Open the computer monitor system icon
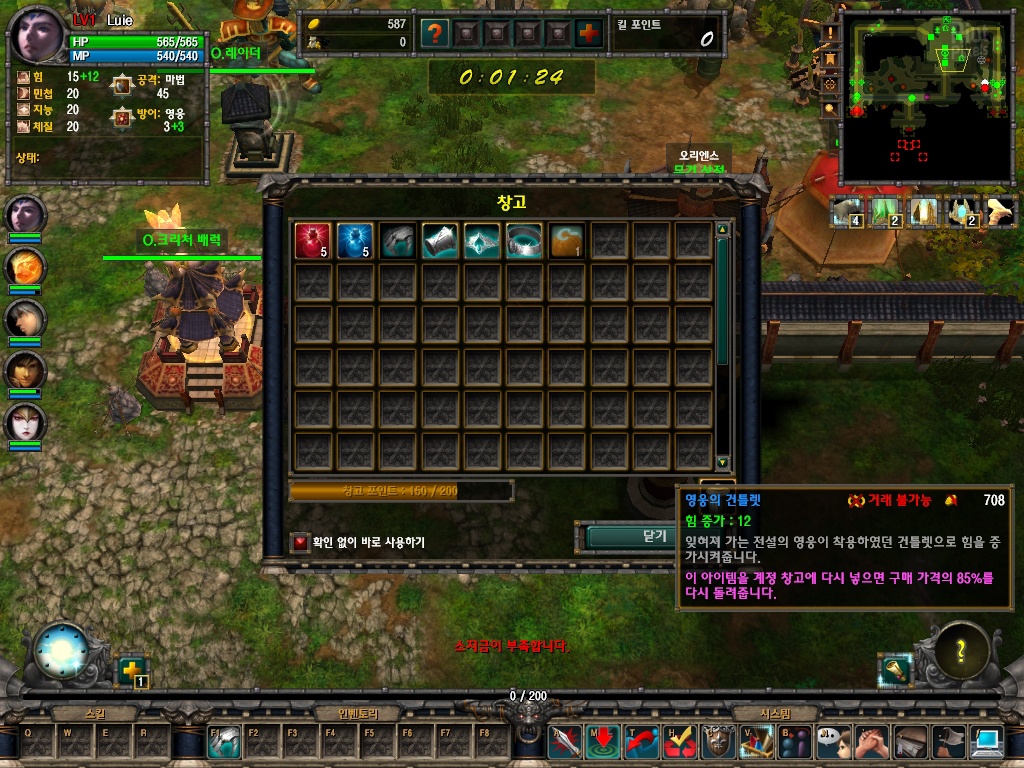 pos(987,742)
